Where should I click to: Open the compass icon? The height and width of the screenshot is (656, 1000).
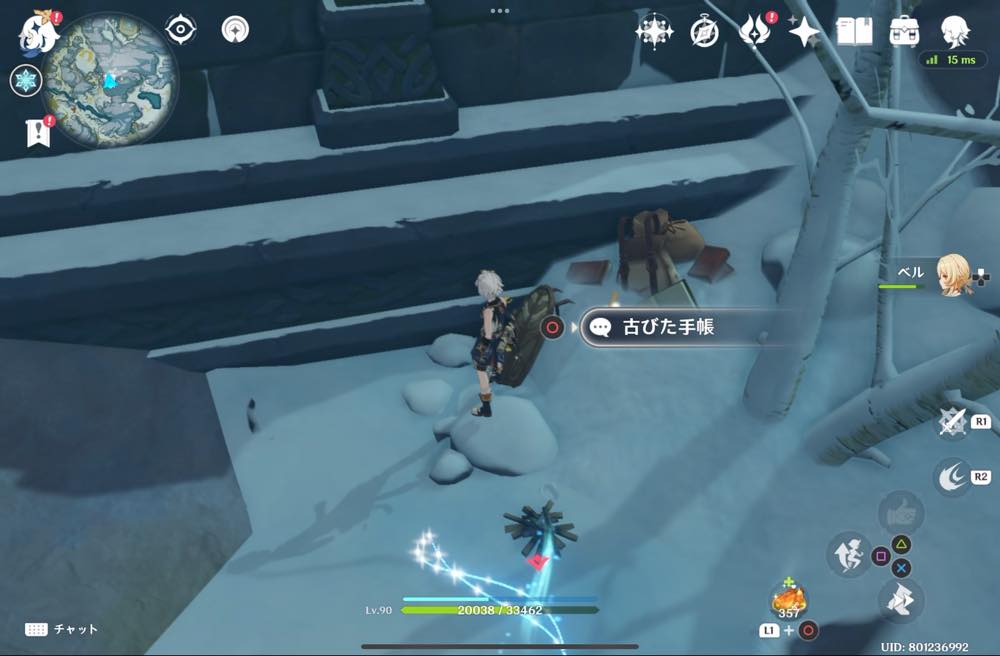(705, 32)
